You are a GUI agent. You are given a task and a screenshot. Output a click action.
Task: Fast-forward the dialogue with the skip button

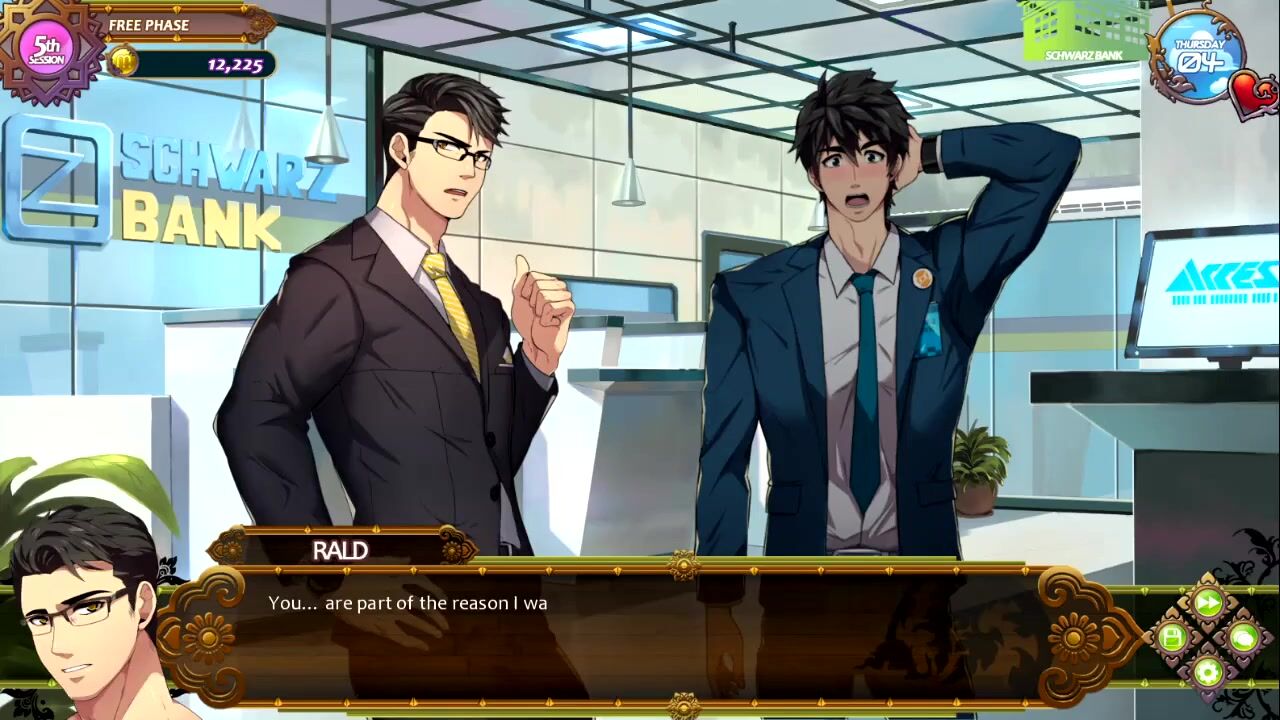[x=1208, y=603]
